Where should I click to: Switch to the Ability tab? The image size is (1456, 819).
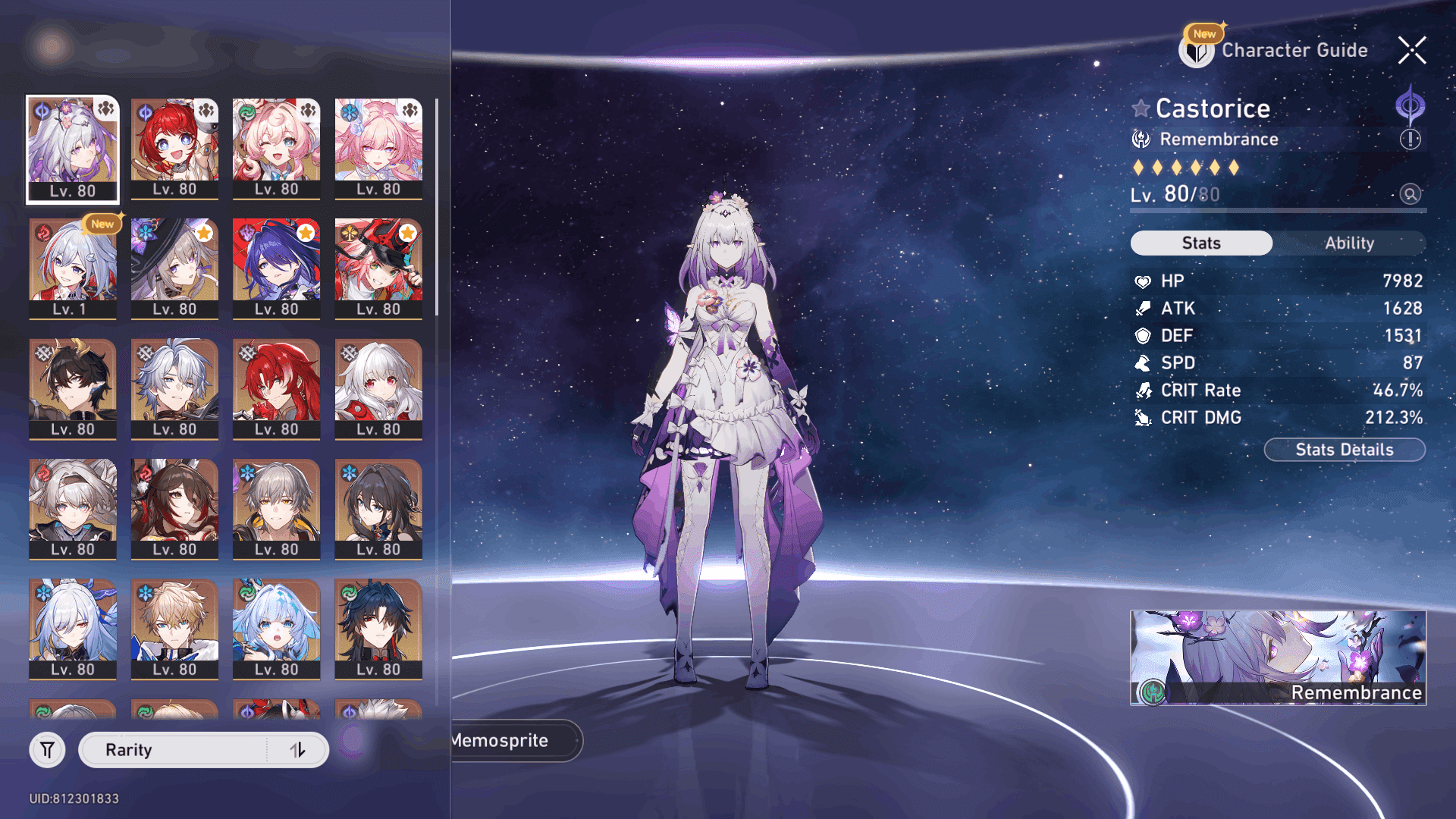(x=1350, y=243)
